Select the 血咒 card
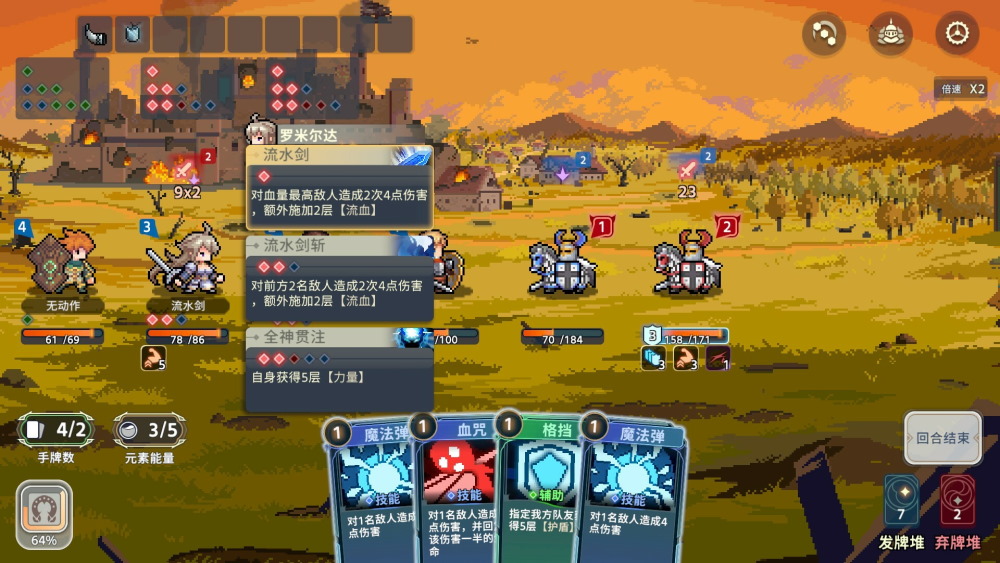This screenshot has width=1000, height=563. (x=458, y=490)
